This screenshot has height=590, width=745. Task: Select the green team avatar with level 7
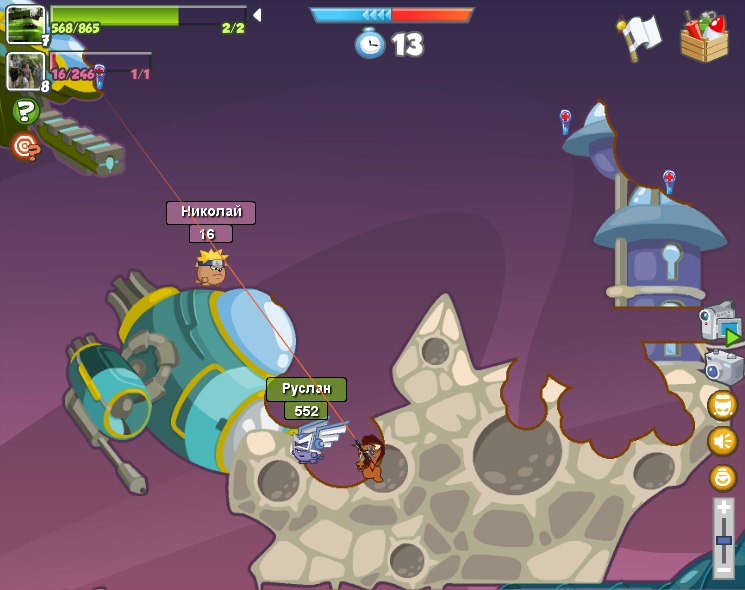pos(26,24)
